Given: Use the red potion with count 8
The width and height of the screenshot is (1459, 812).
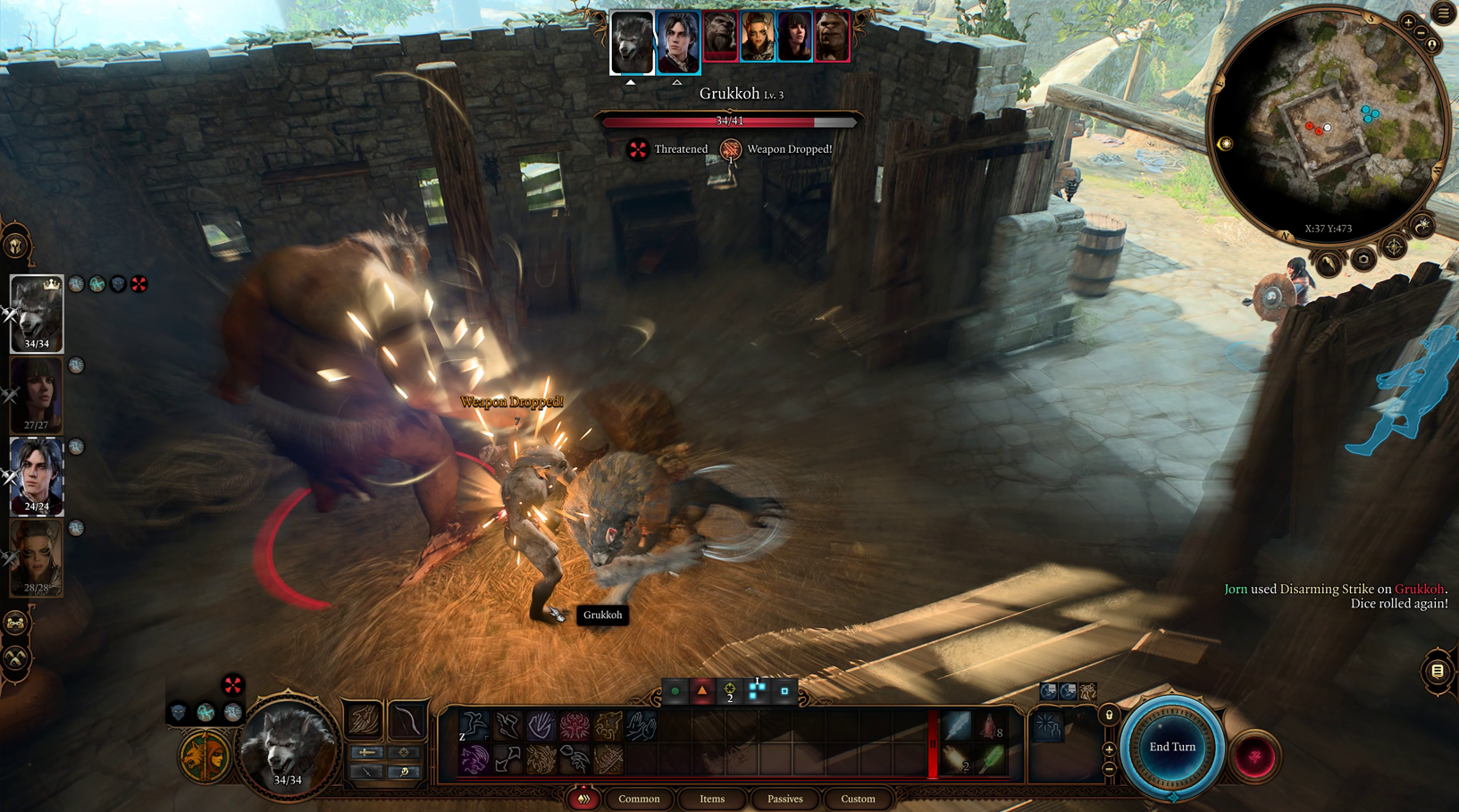Looking at the screenshot, I should pos(991,727).
